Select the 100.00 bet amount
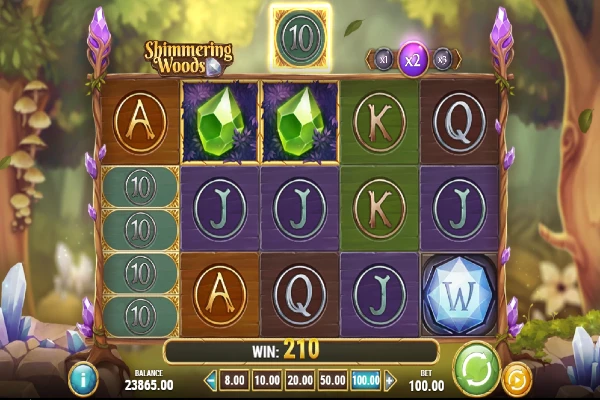Image resolution: width=600 pixels, height=400 pixels. 367,381
